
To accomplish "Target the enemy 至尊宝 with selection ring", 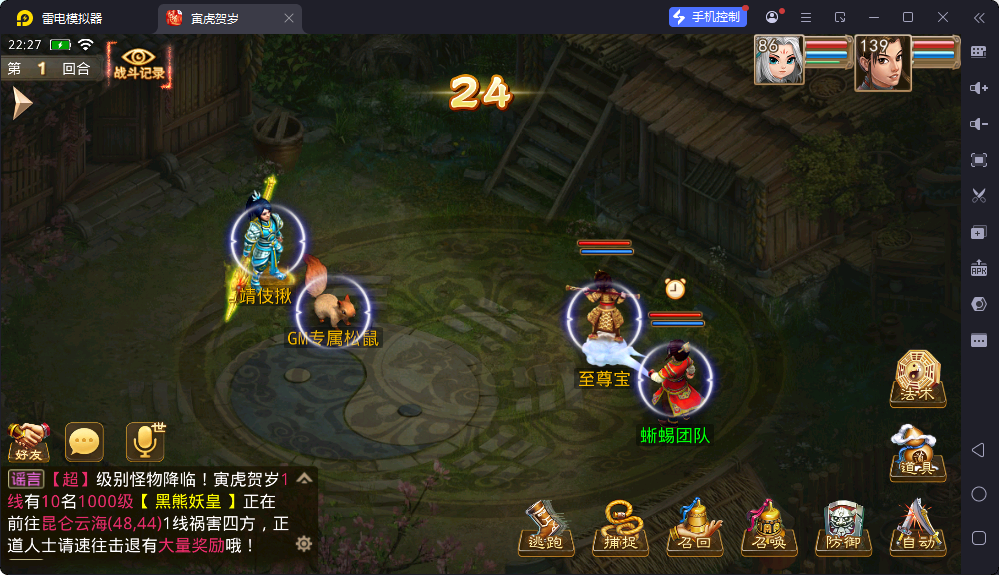I will (602, 317).
